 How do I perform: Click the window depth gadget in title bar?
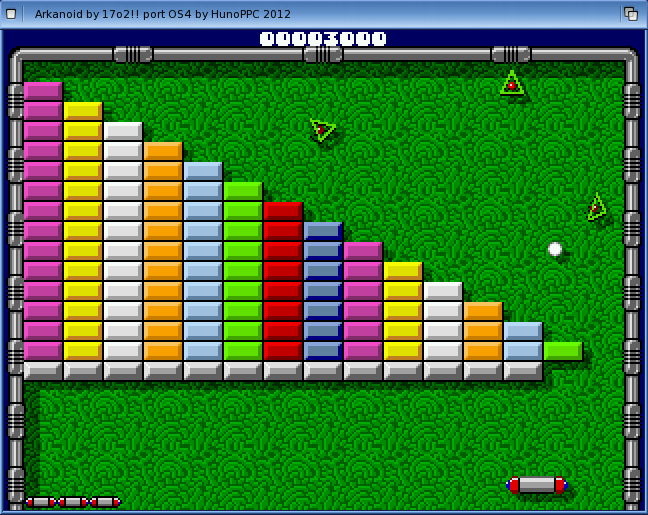(631, 13)
